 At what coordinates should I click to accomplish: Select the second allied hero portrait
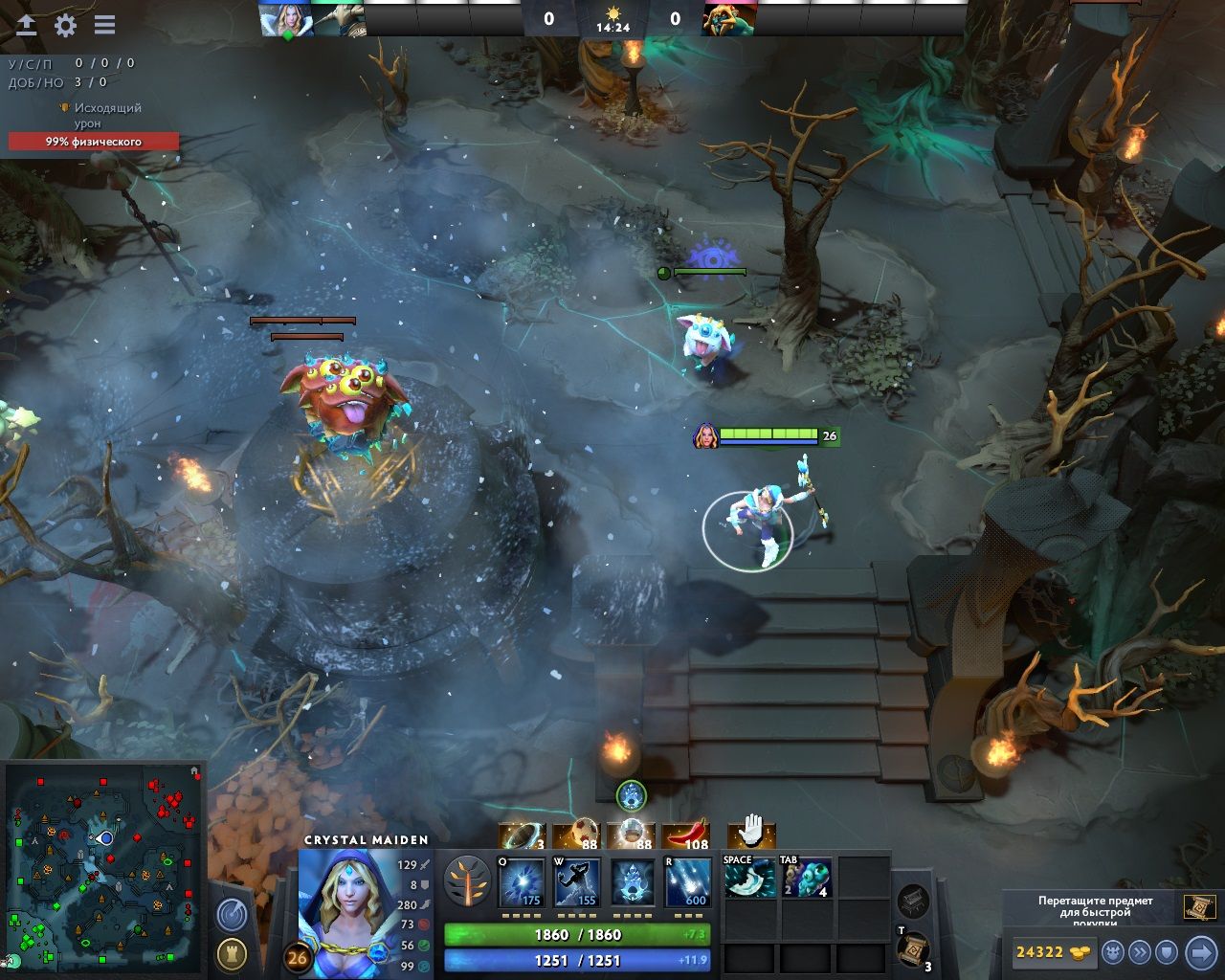338,20
